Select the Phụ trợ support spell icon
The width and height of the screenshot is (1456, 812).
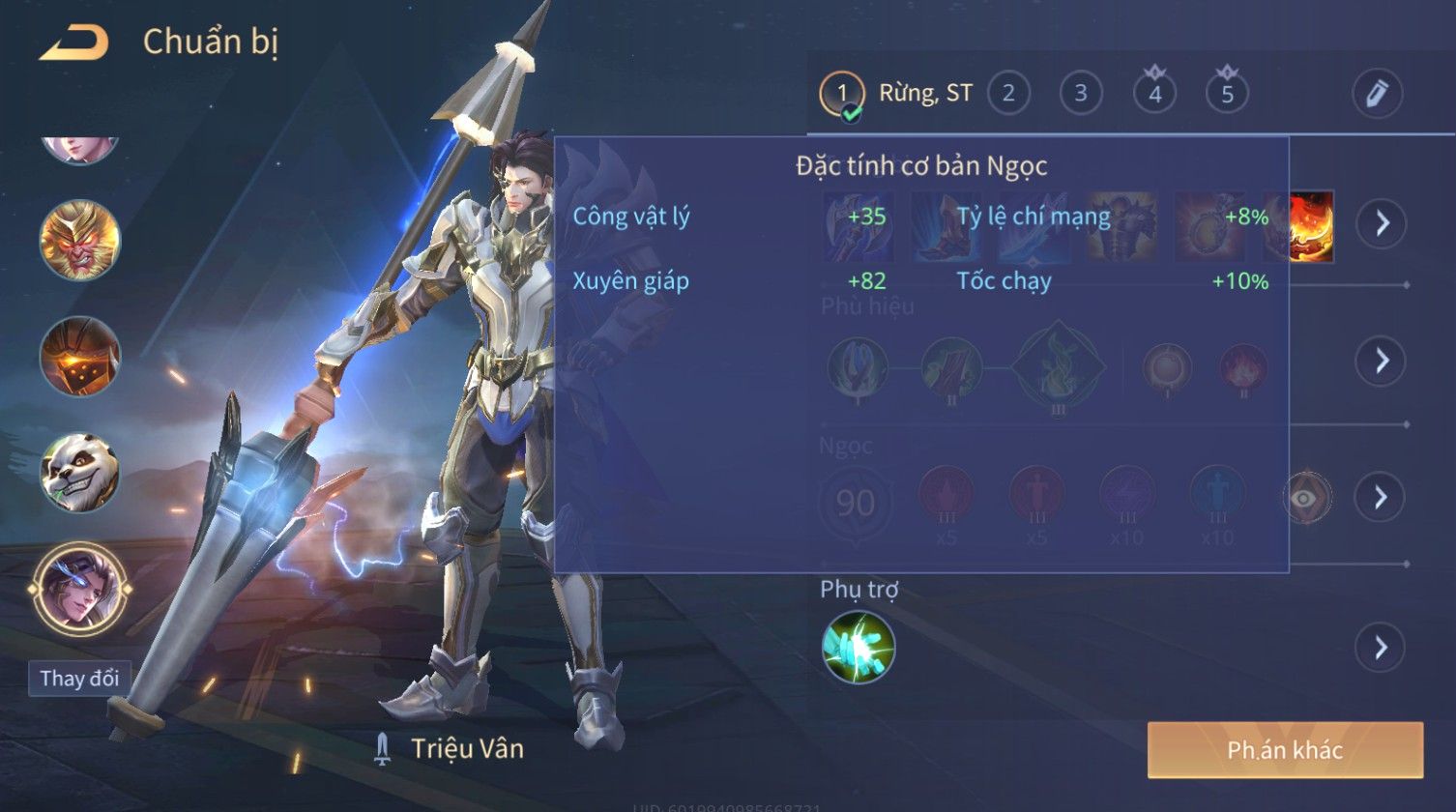coord(859,648)
